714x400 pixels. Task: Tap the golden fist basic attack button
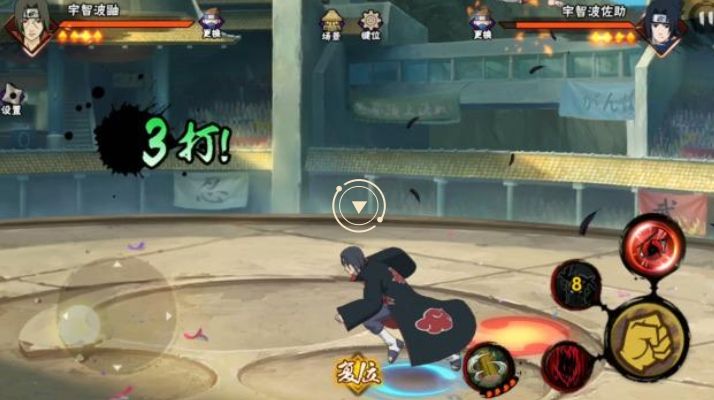click(646, 339)
